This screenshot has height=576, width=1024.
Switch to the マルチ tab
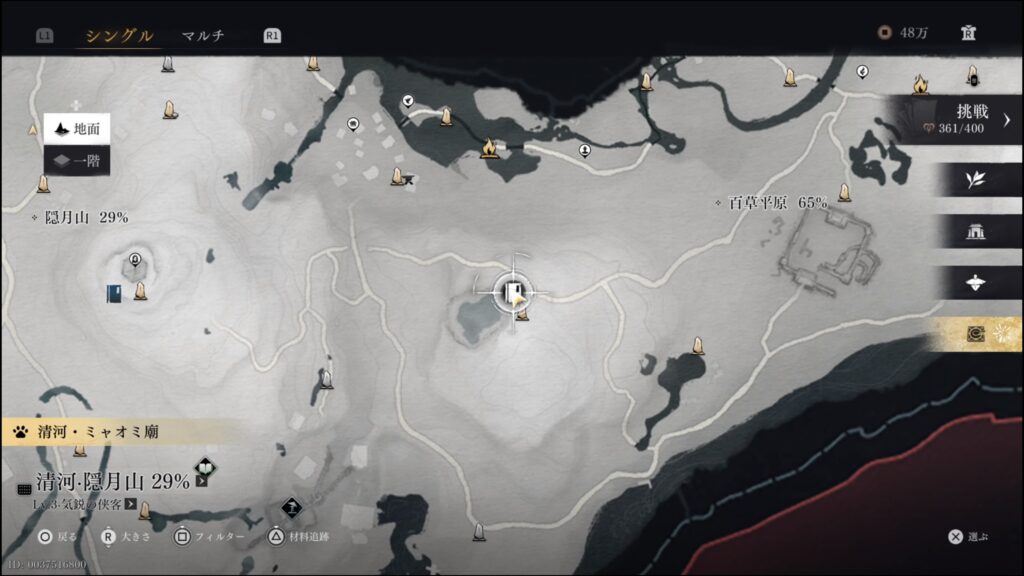(203, 35)
